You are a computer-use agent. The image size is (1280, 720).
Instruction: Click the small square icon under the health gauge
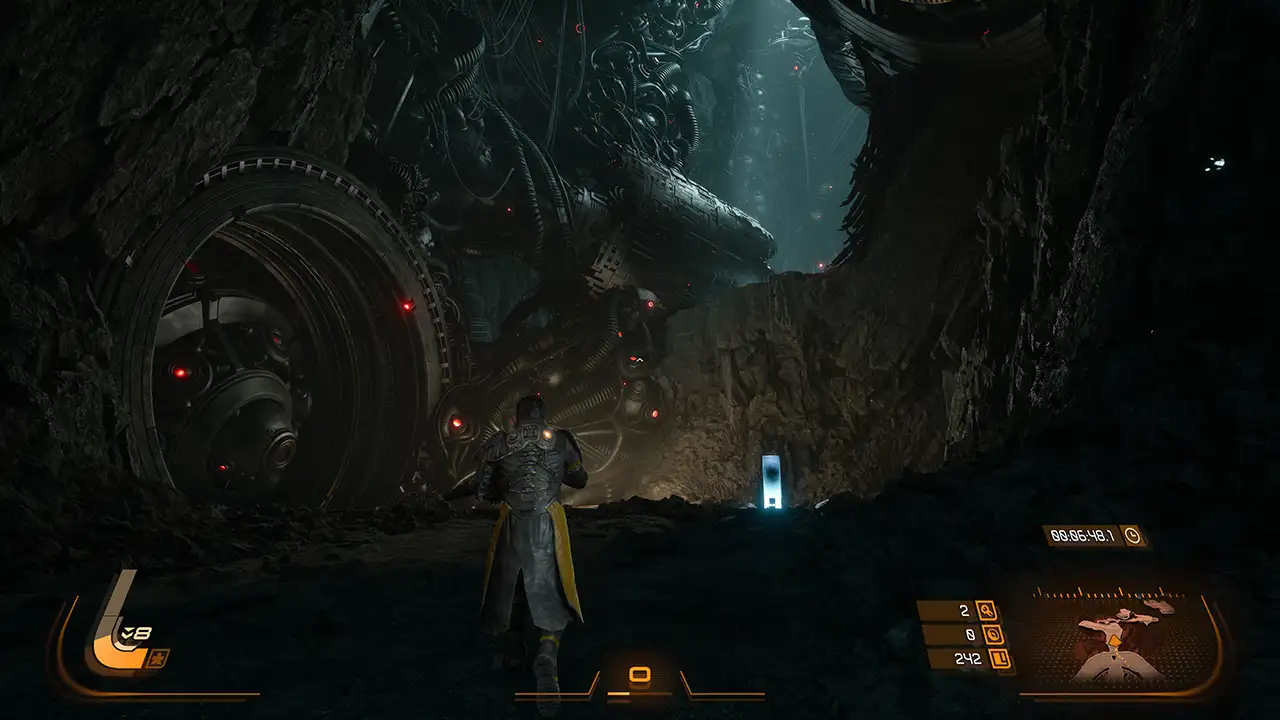[158, 658]
